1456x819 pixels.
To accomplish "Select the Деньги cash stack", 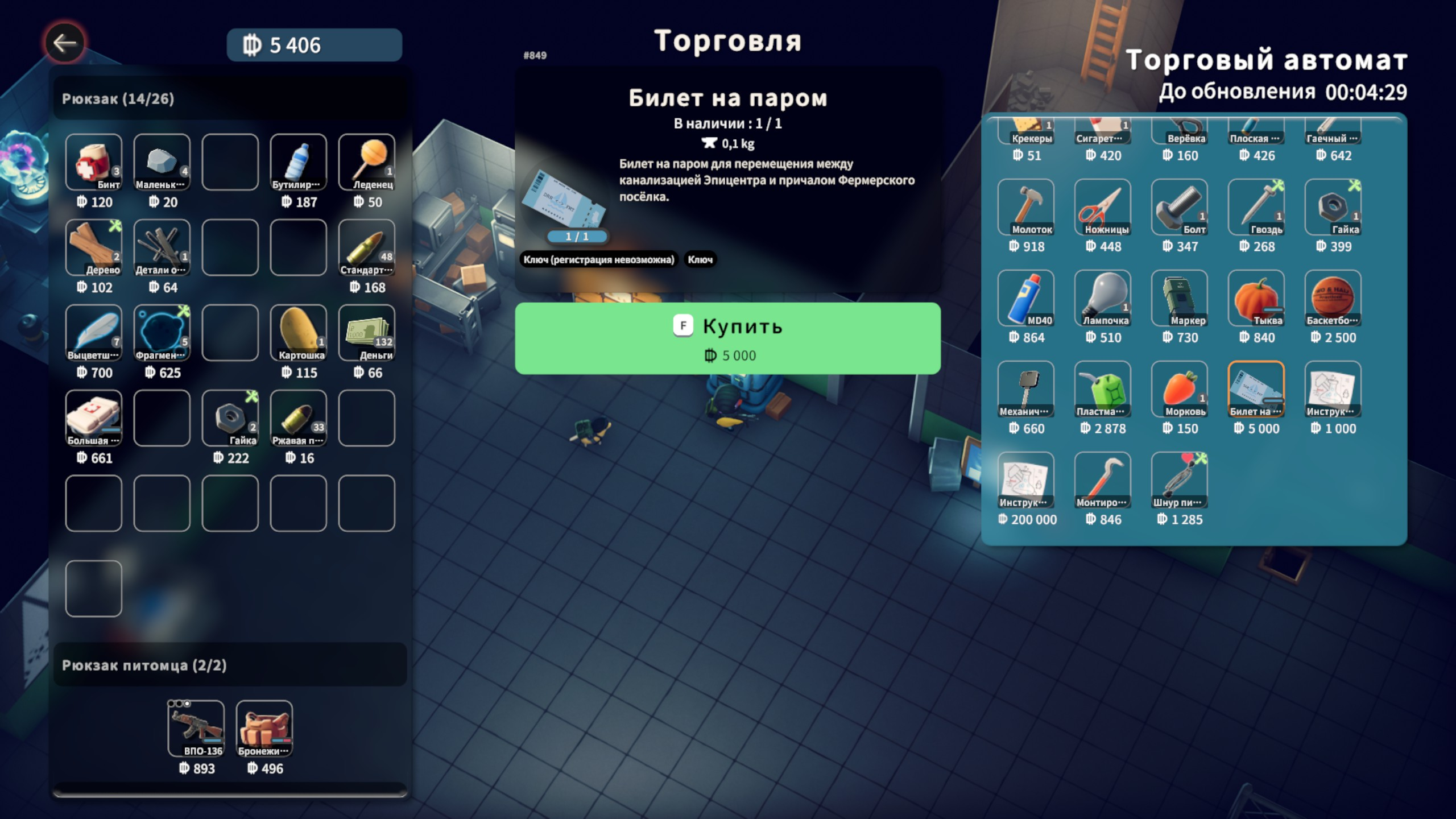I will coord(367,333).
